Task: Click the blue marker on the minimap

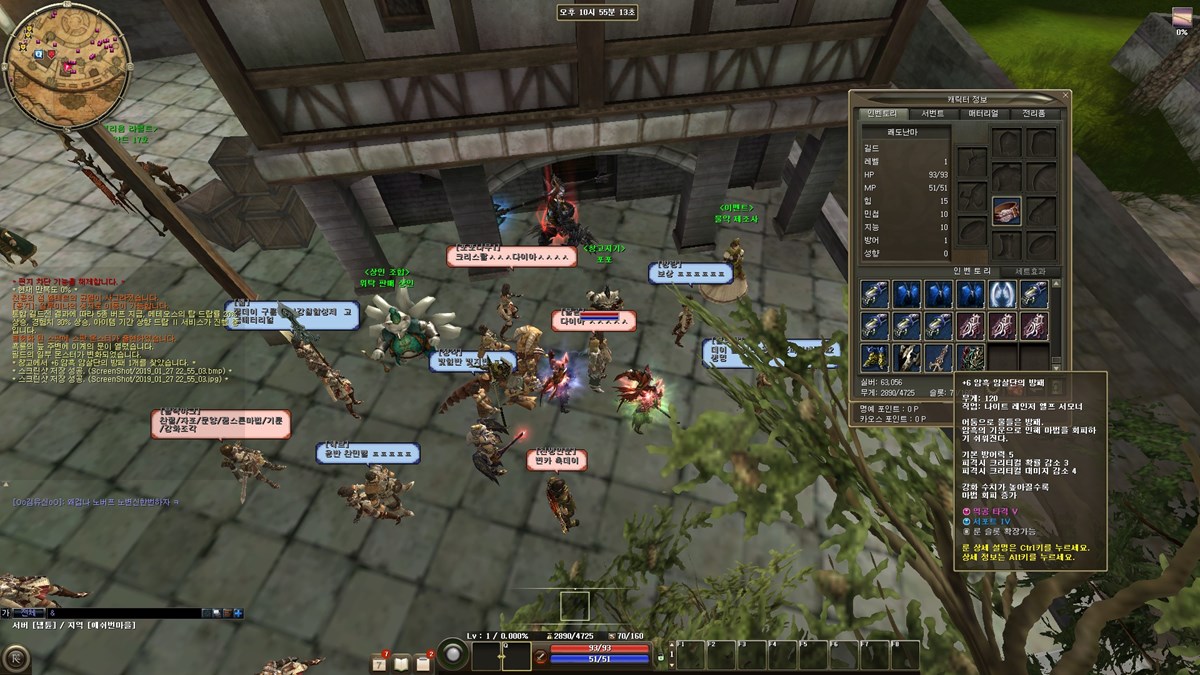Action: tap(39, 53)
